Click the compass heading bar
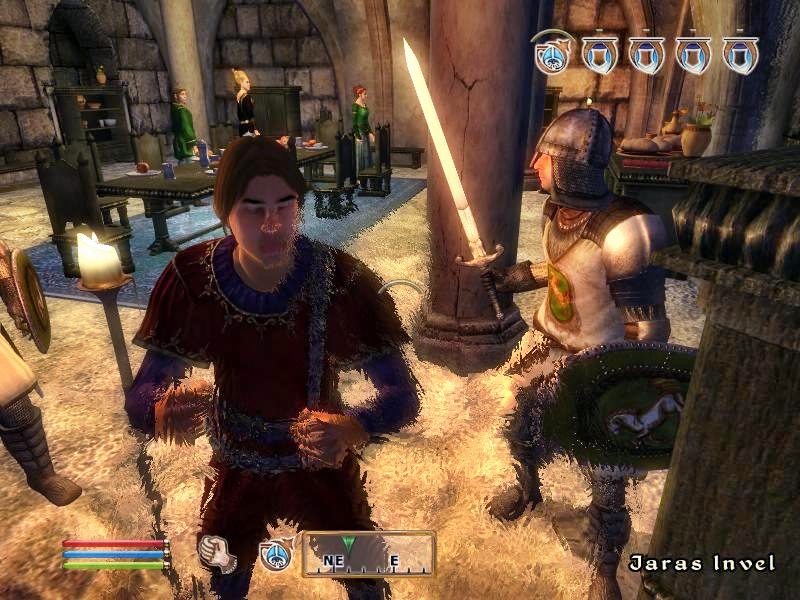 click(368, 554)
